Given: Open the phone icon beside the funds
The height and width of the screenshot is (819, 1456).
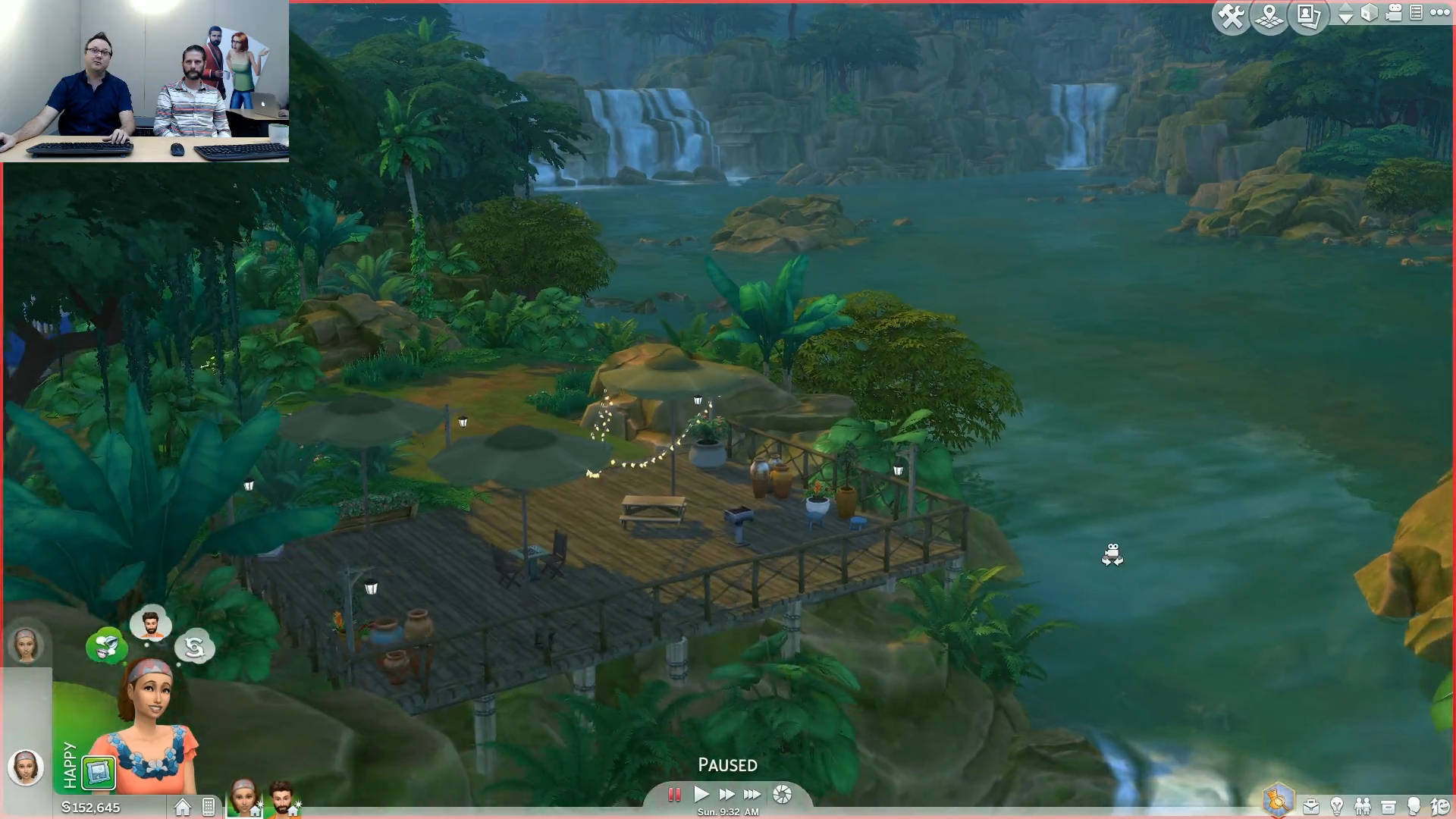Looking at the screenshot, I should click(x=209, y=807).
